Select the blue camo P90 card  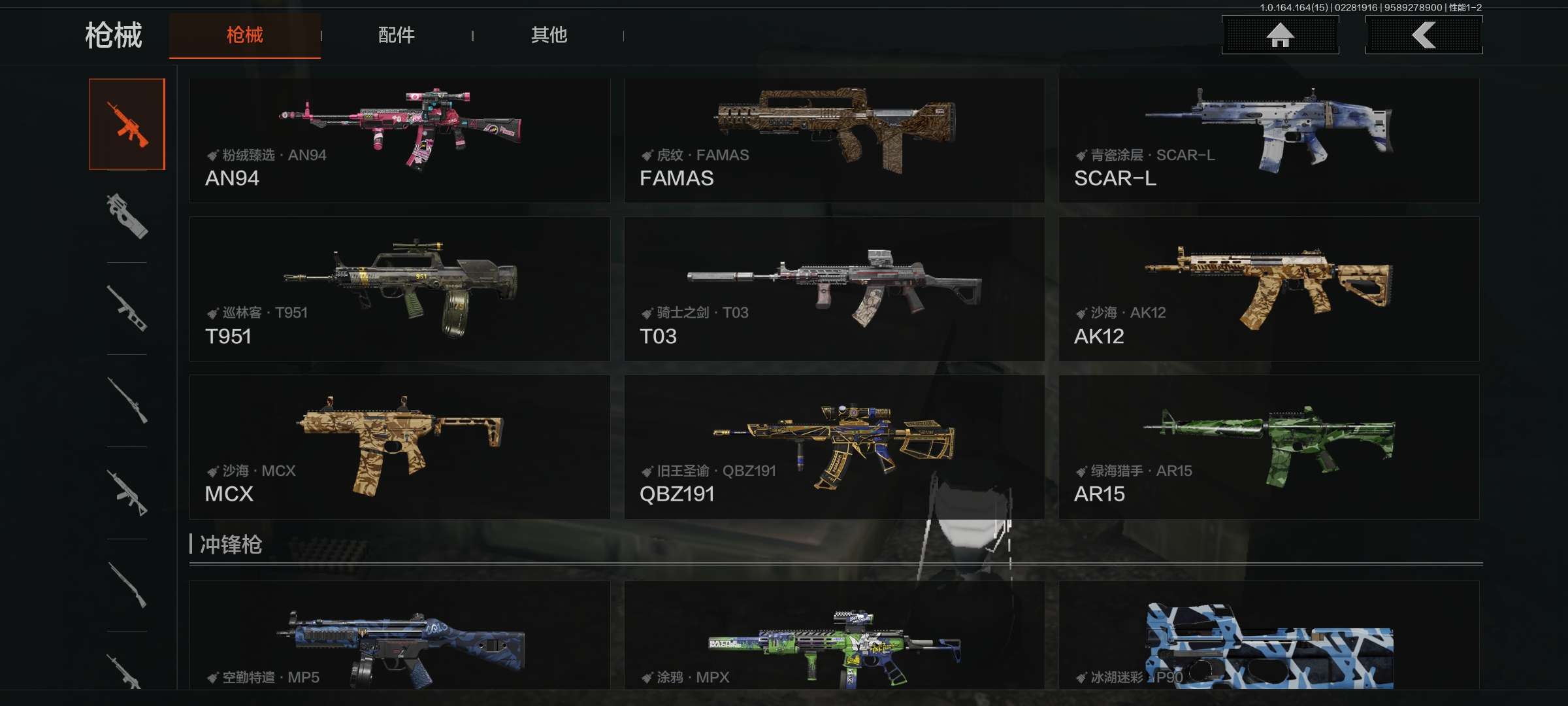click(1268, 635)
